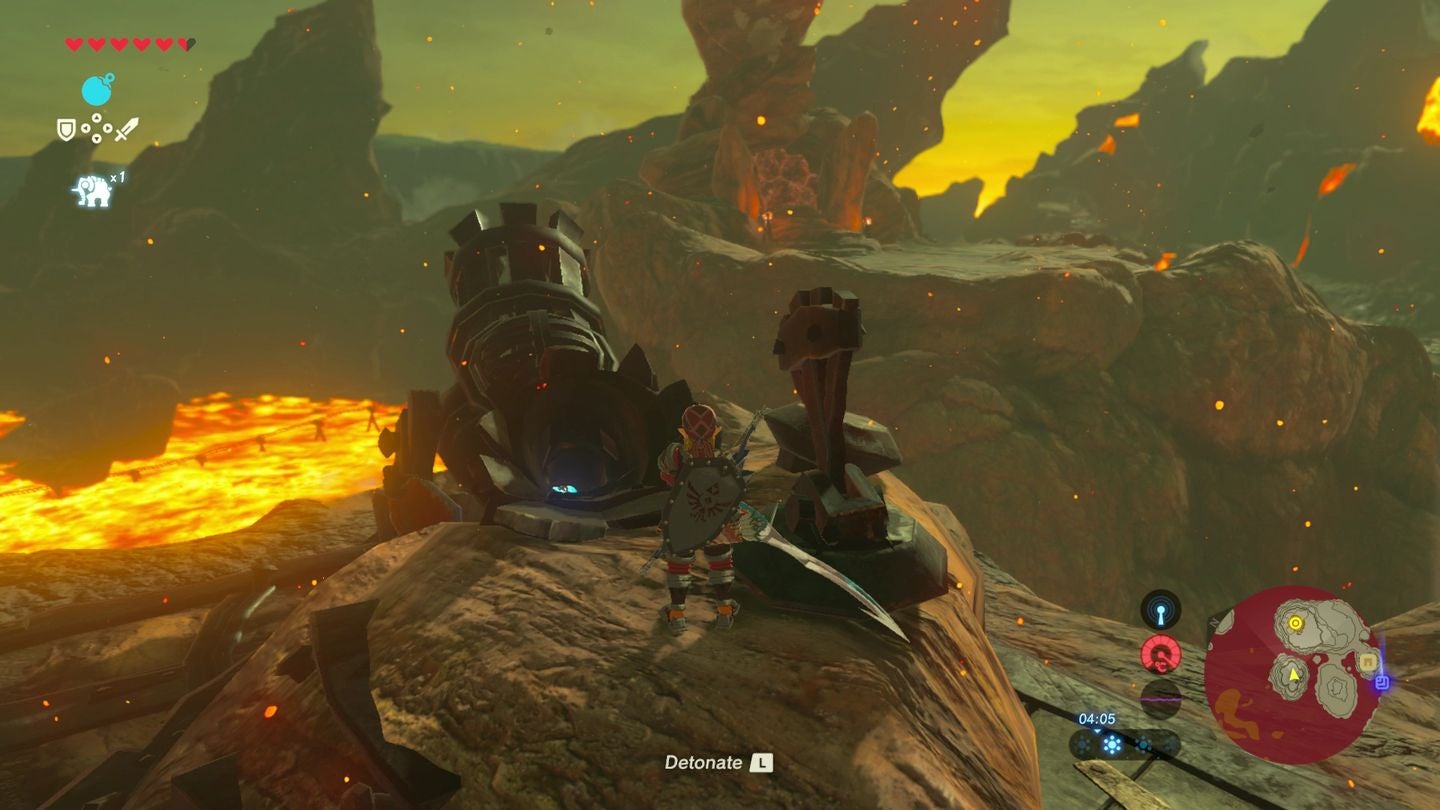1440x810 pixels.
Task: Activate the glowing elephant champion ability icon
Action: (92, 190)
